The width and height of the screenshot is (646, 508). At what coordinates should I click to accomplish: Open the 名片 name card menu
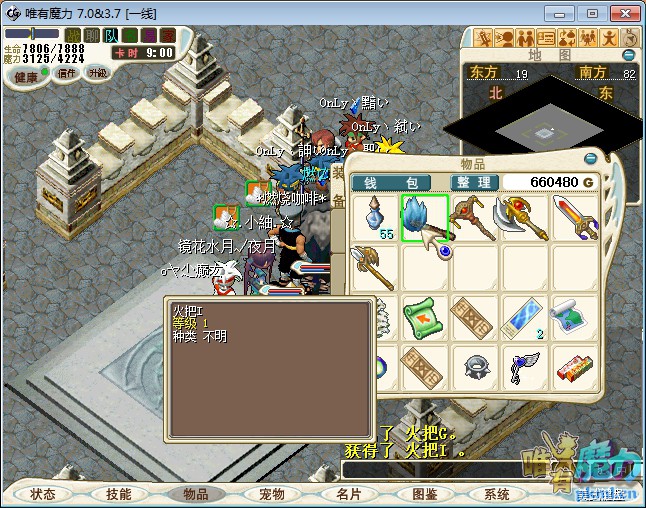pyautogui.click(x=348, y=495)
